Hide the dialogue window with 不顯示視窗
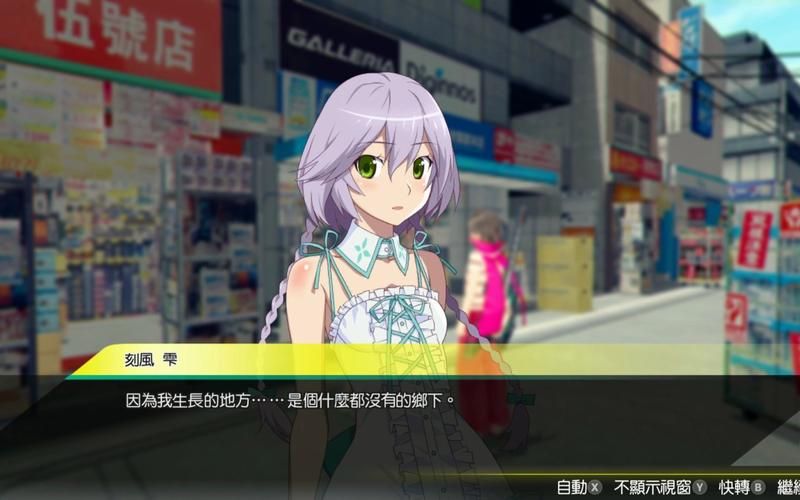 (661, 487)
